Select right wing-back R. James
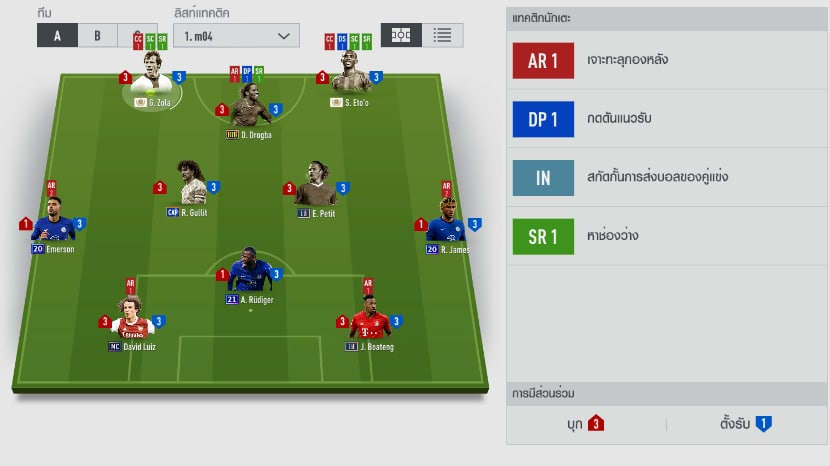830x466 pixels. click(x=446, y=225)
